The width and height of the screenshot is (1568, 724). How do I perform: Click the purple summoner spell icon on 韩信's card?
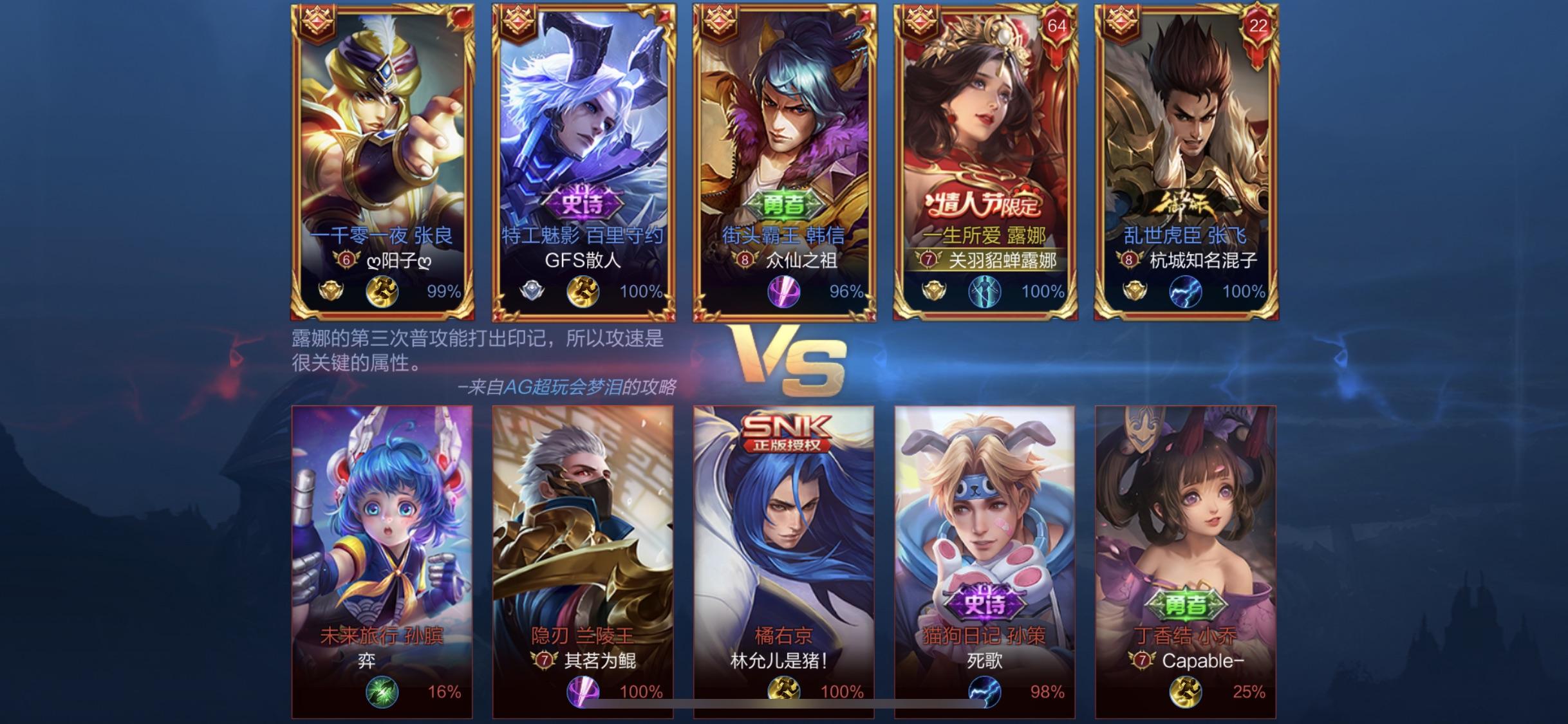(783, 292)
